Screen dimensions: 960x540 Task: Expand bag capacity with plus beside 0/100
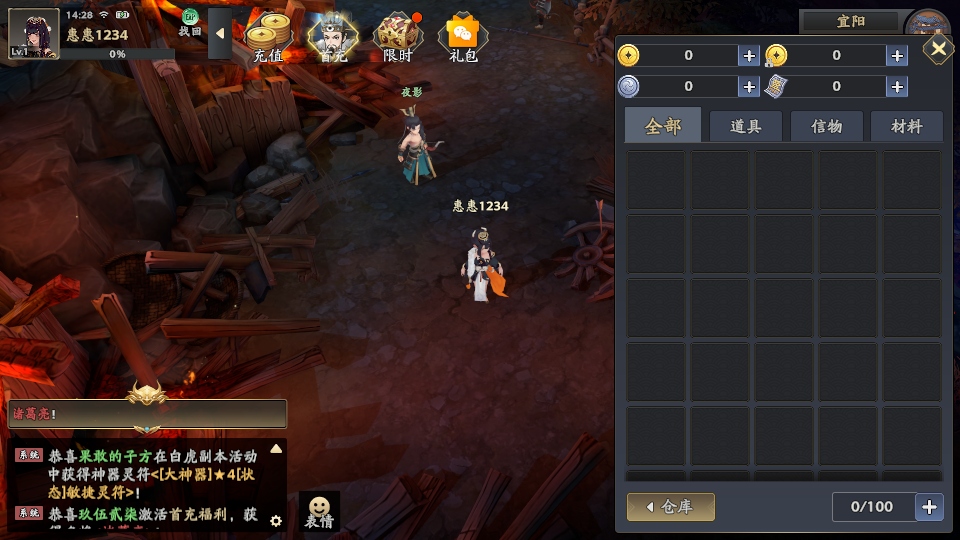click(930, 507)
